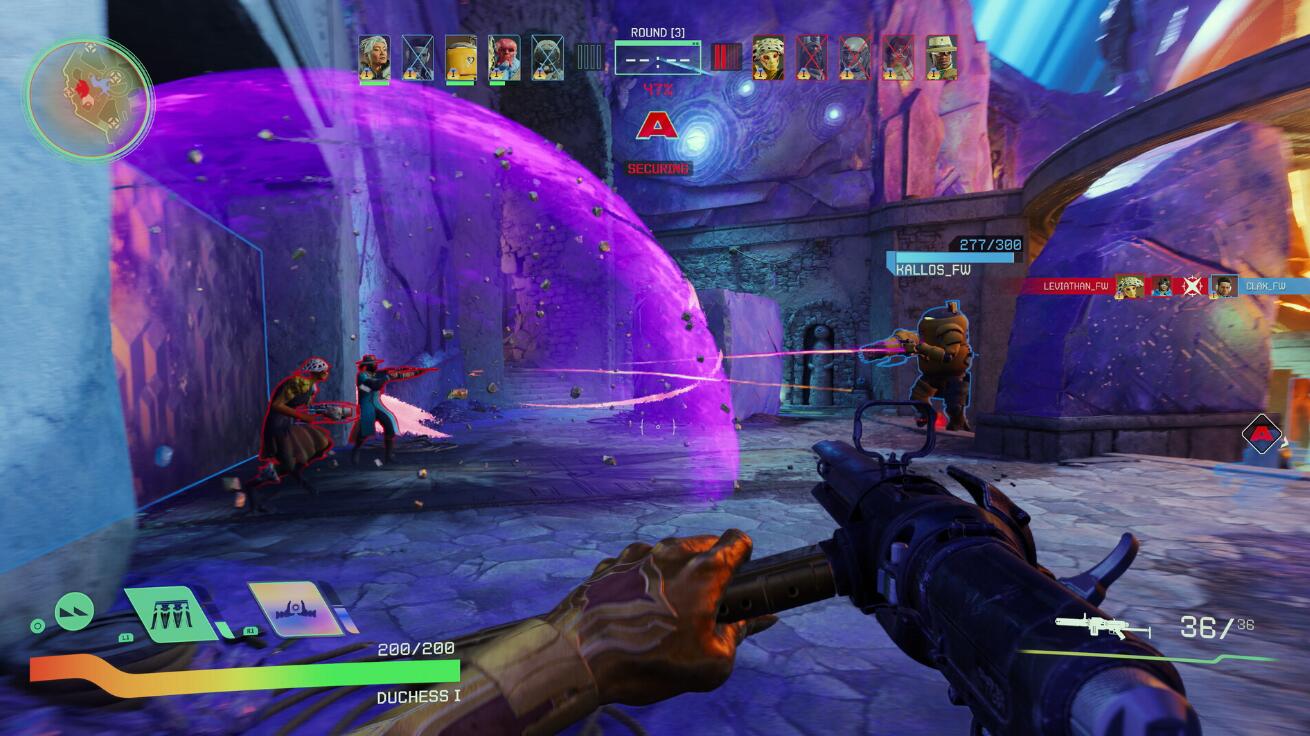Activate the green three-figures ability

171,613
